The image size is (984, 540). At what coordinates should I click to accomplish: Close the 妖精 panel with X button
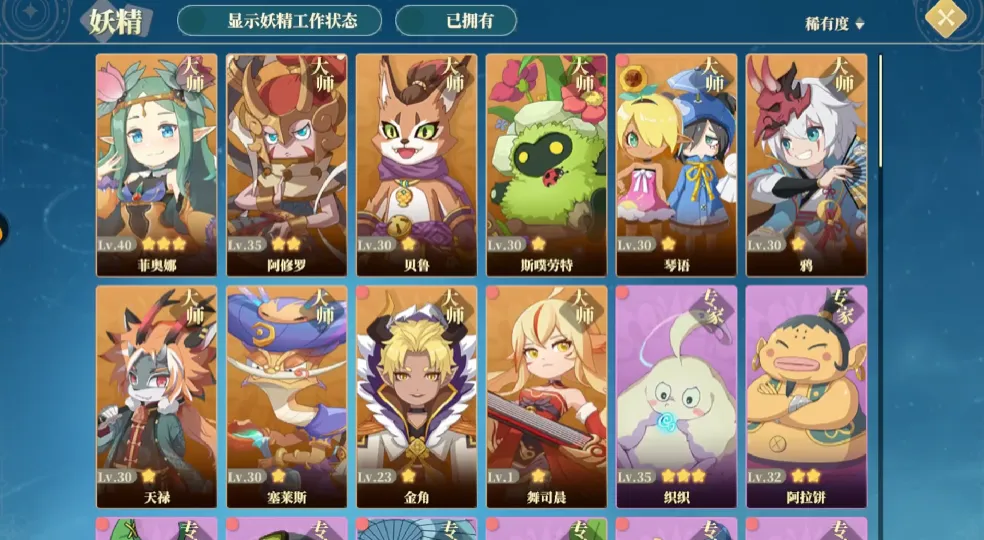945,18
